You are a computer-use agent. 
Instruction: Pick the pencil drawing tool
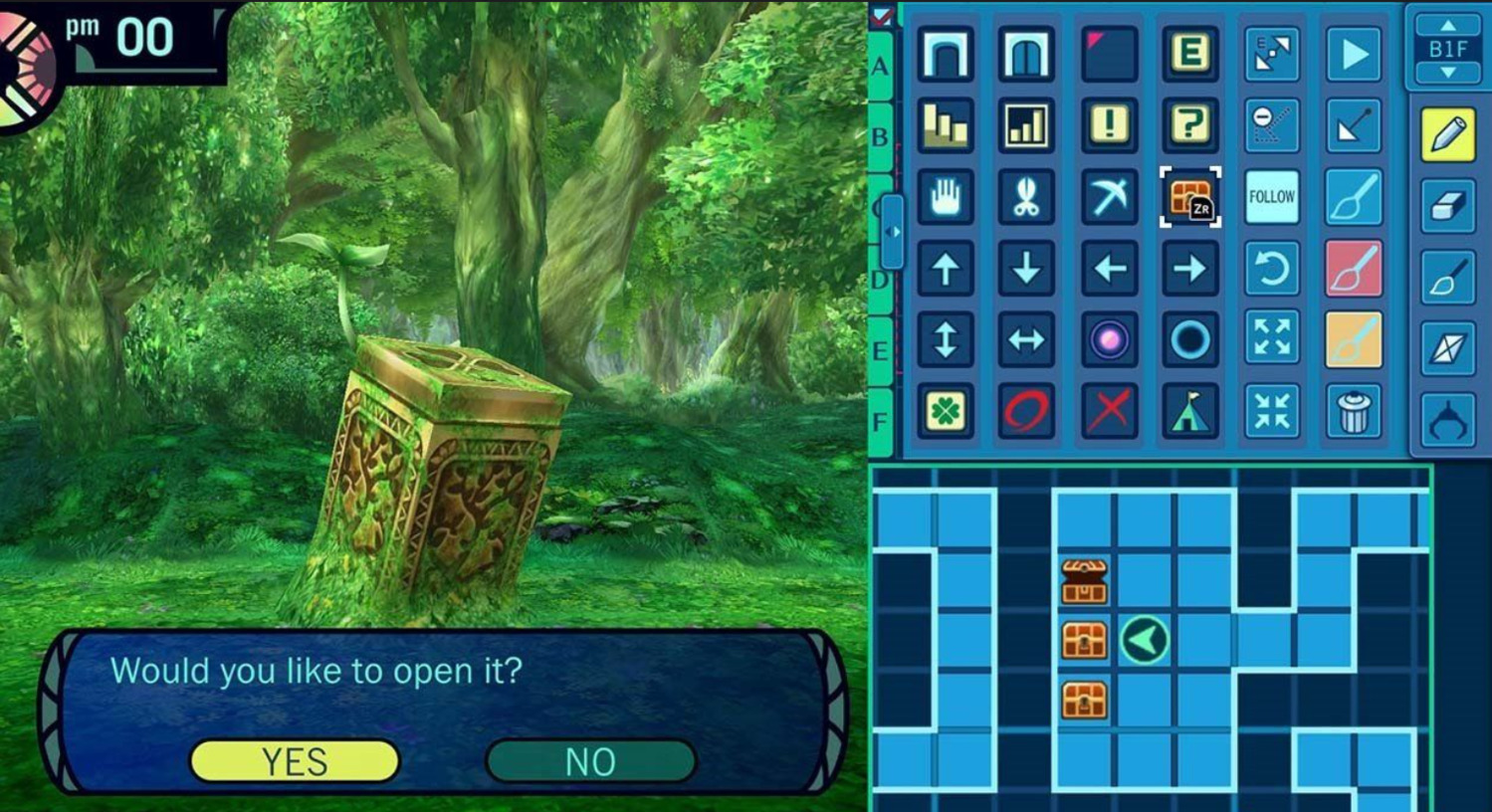click(x=1448, y=134)
